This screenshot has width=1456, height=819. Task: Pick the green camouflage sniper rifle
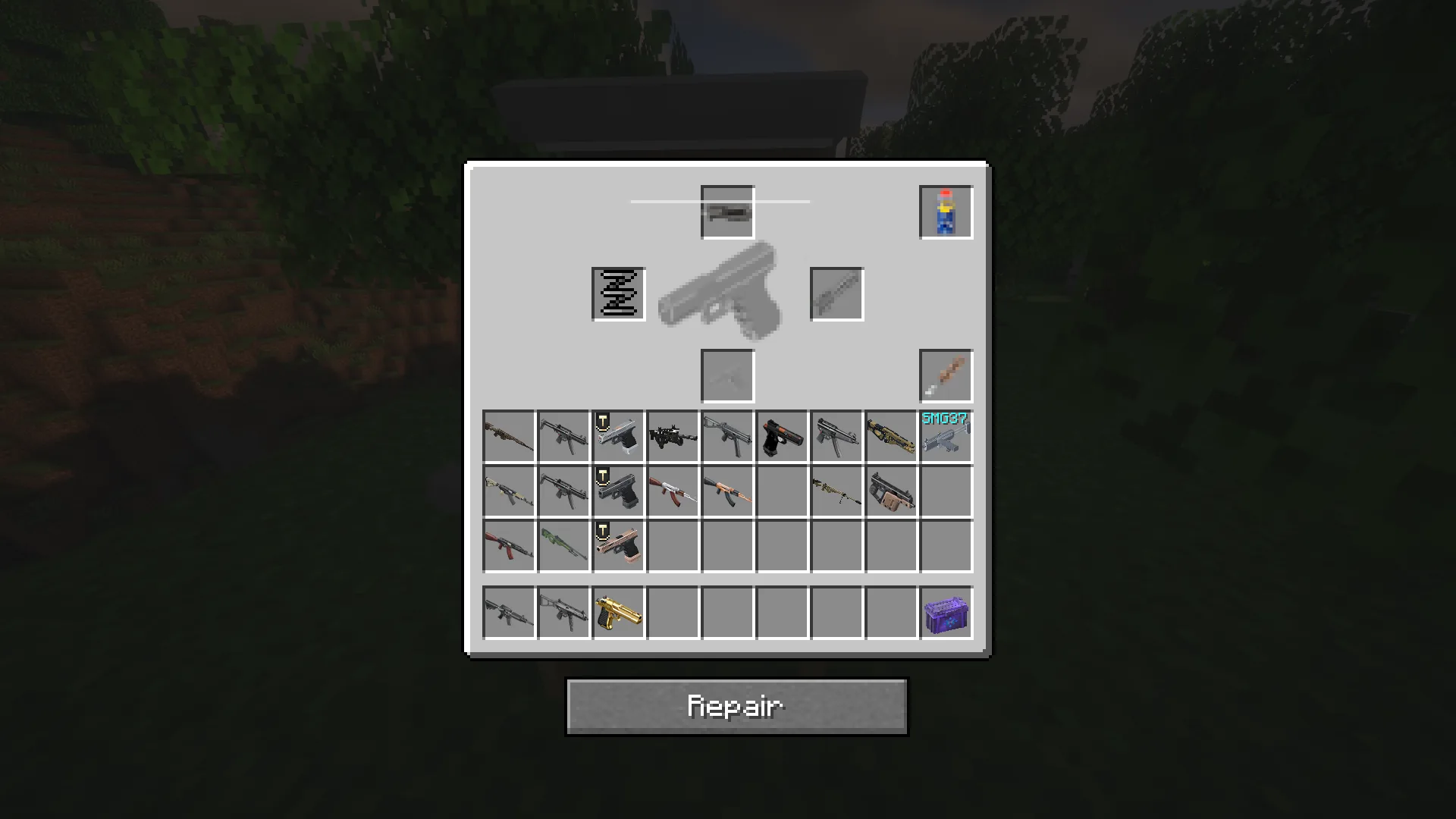pos(563,547)
